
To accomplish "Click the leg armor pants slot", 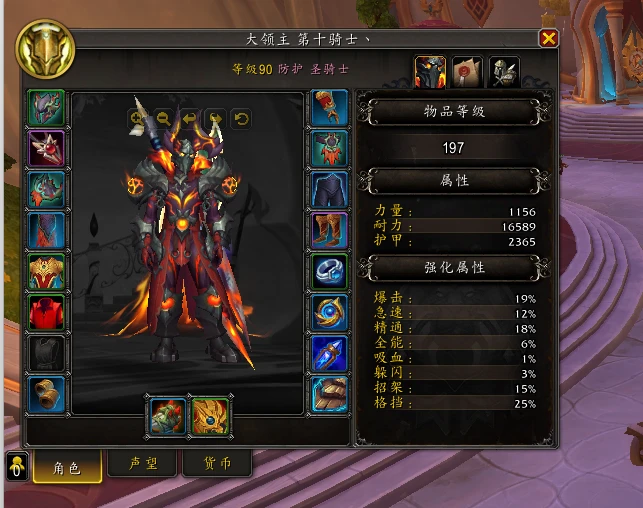I will pos(330,189).
